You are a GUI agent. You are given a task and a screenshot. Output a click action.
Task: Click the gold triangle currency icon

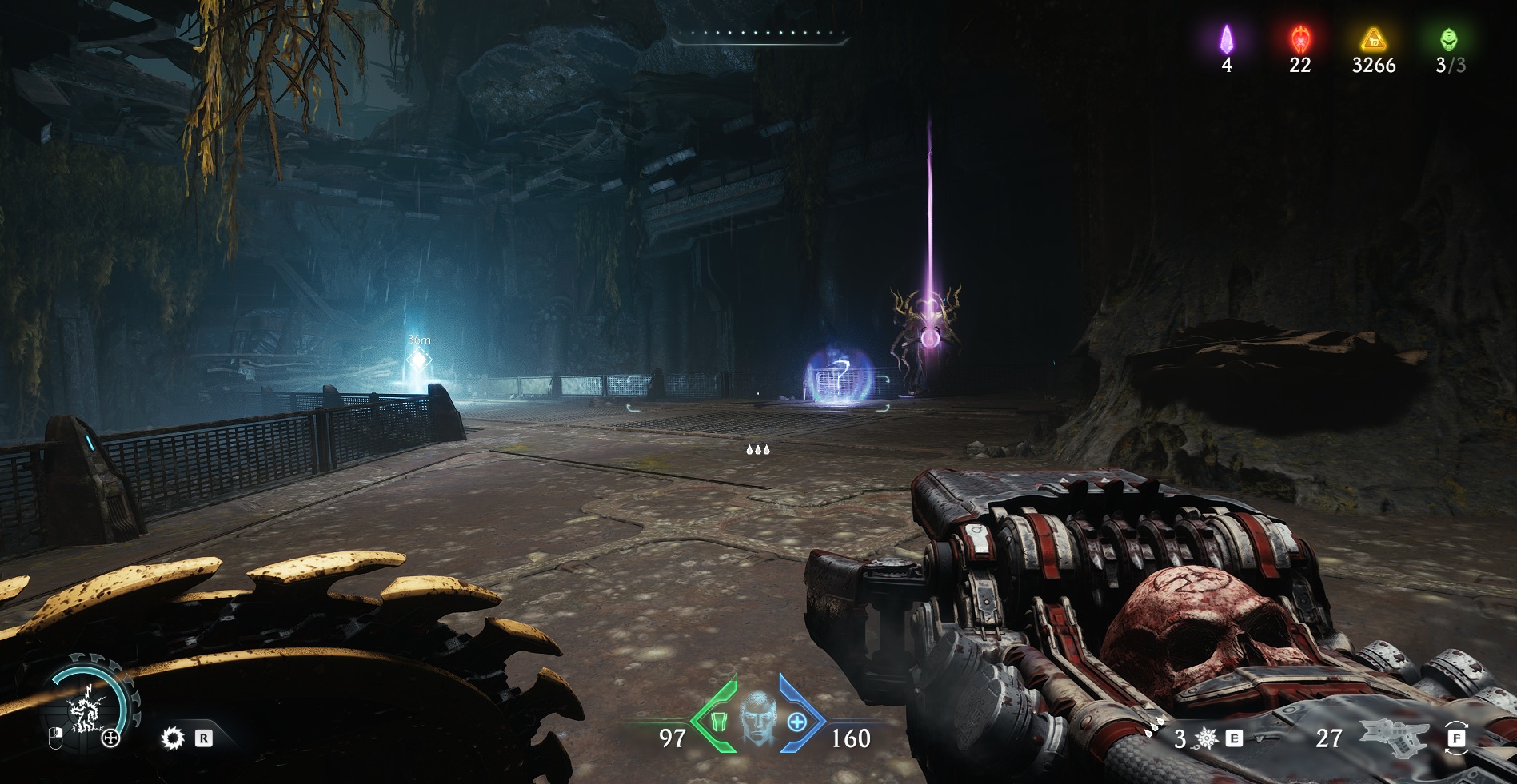tap(1373, 39)
